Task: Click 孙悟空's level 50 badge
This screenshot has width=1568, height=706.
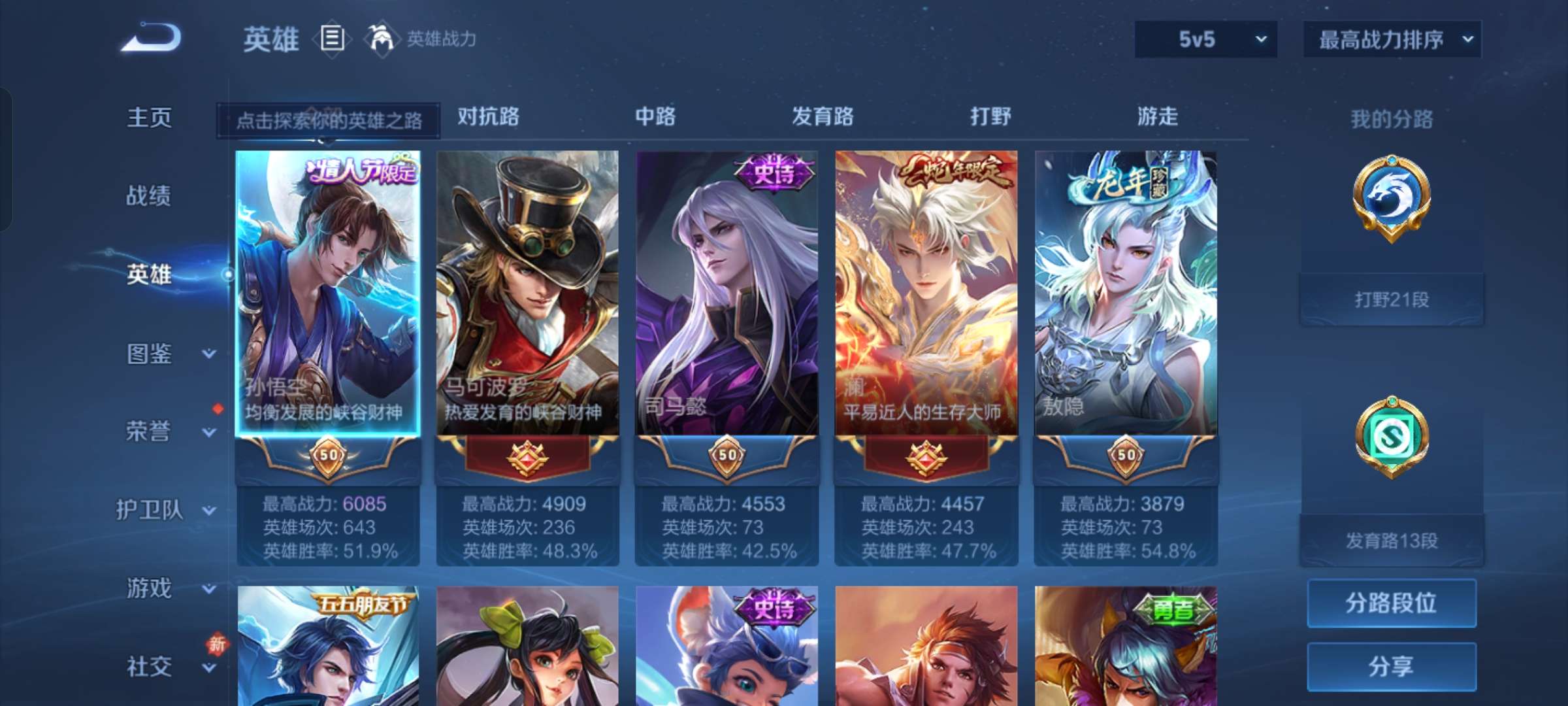Action: point(328,456)
